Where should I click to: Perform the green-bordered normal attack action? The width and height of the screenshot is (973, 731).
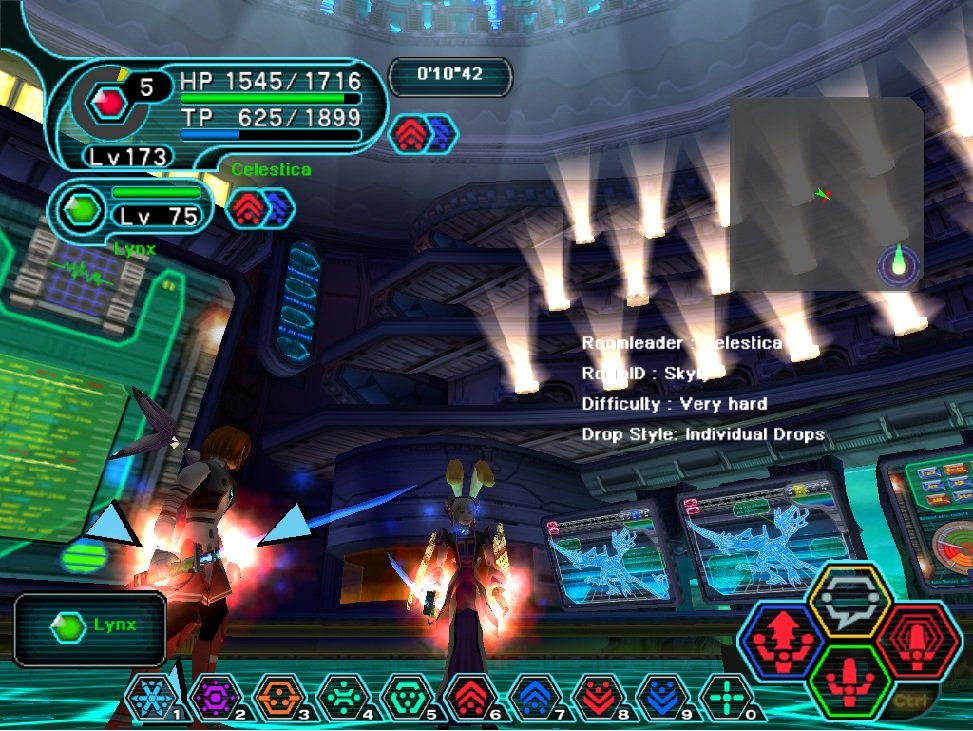(x=849, y=681)
